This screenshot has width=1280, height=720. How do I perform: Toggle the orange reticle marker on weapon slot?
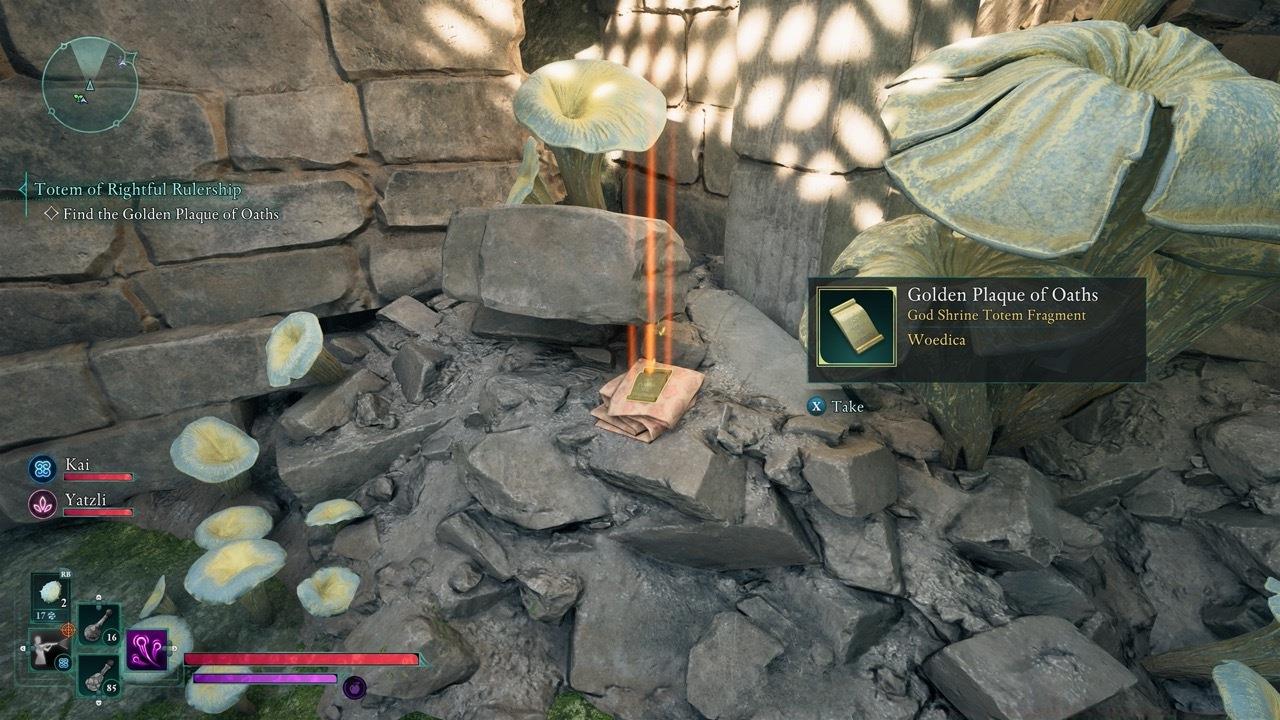pos(70,629)
